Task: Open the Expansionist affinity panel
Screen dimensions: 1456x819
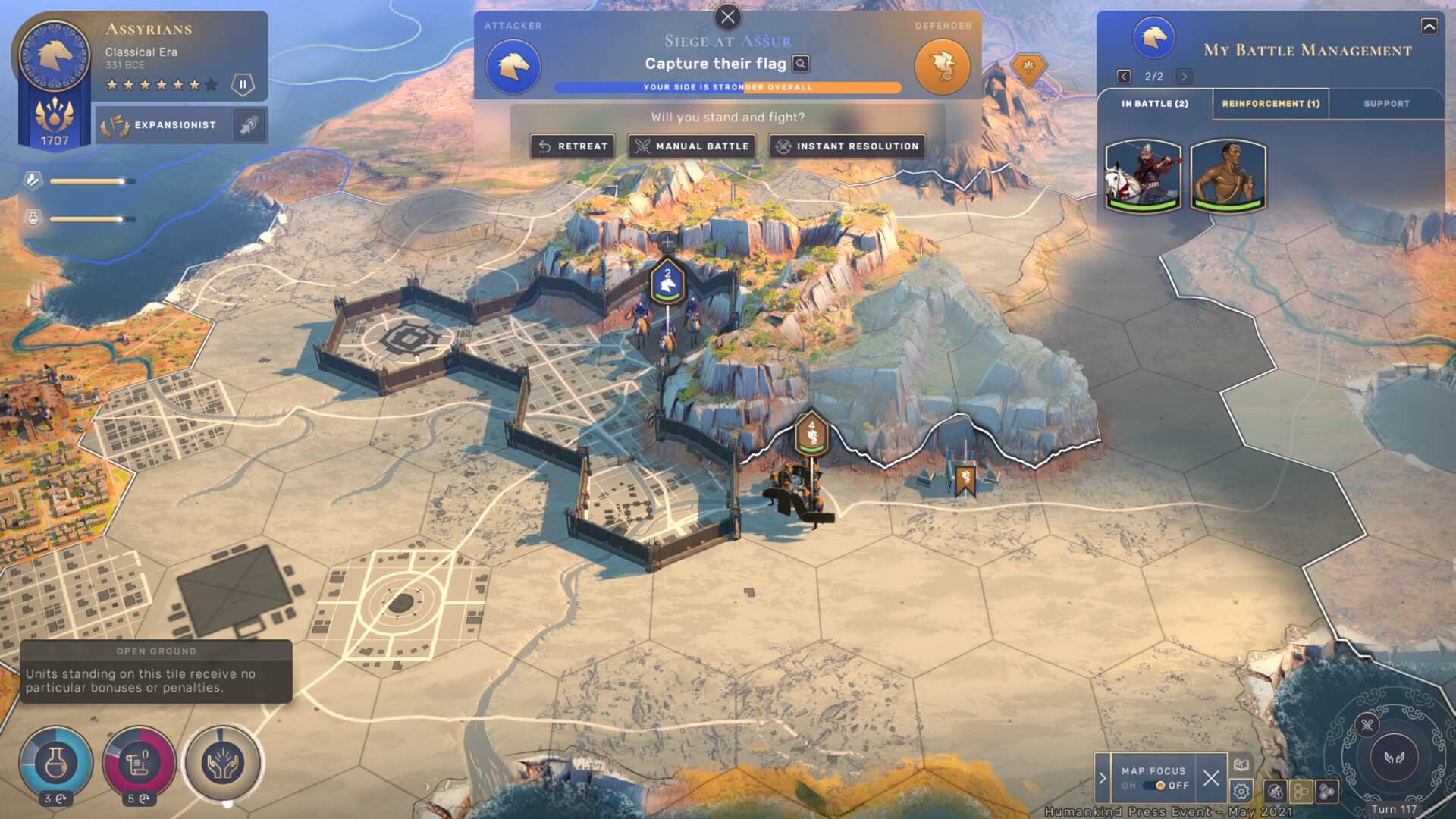Action: tap(174, 125)
